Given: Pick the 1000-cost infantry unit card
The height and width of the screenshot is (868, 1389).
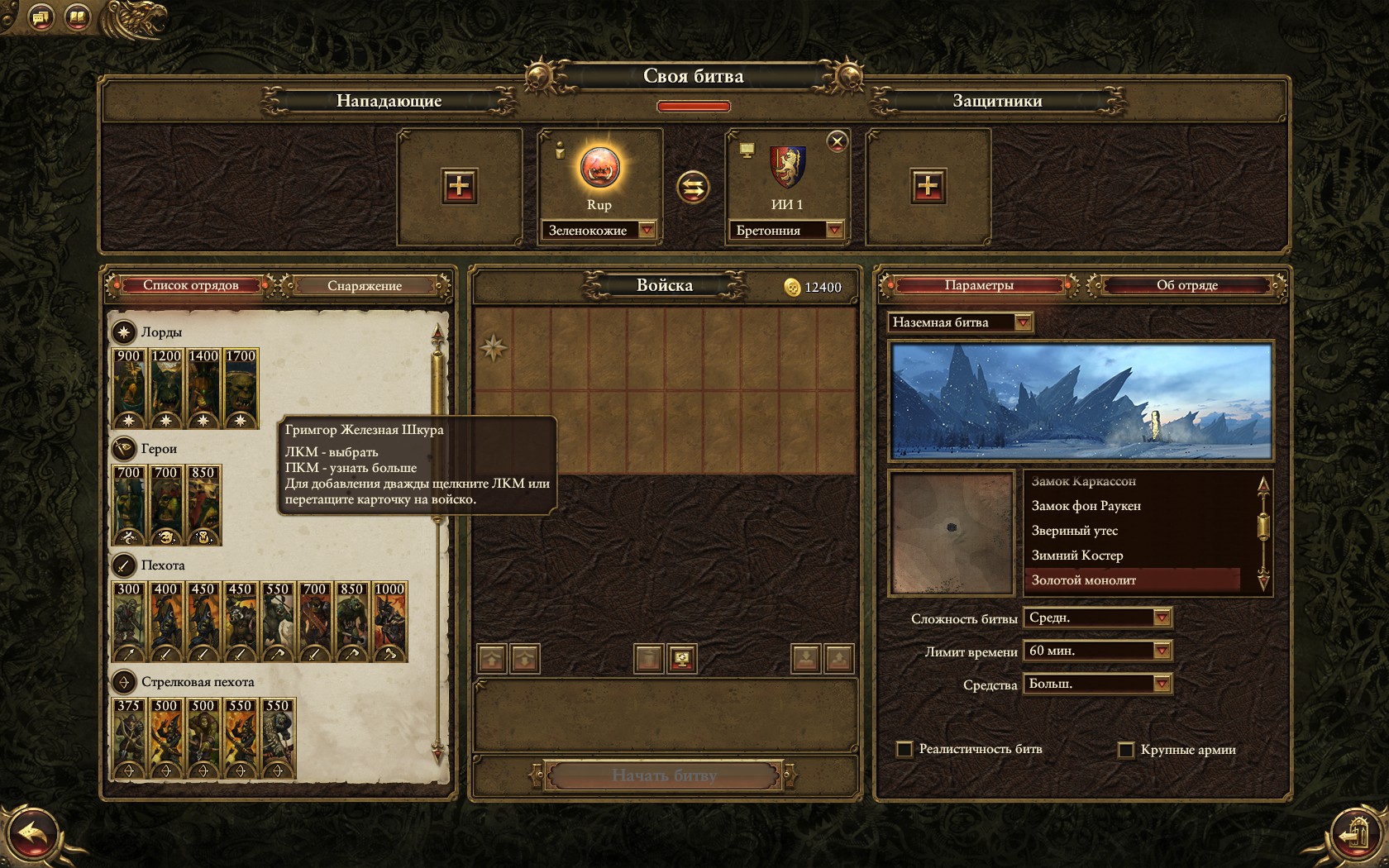Looking at the screenshot, I should pos(389,621).
